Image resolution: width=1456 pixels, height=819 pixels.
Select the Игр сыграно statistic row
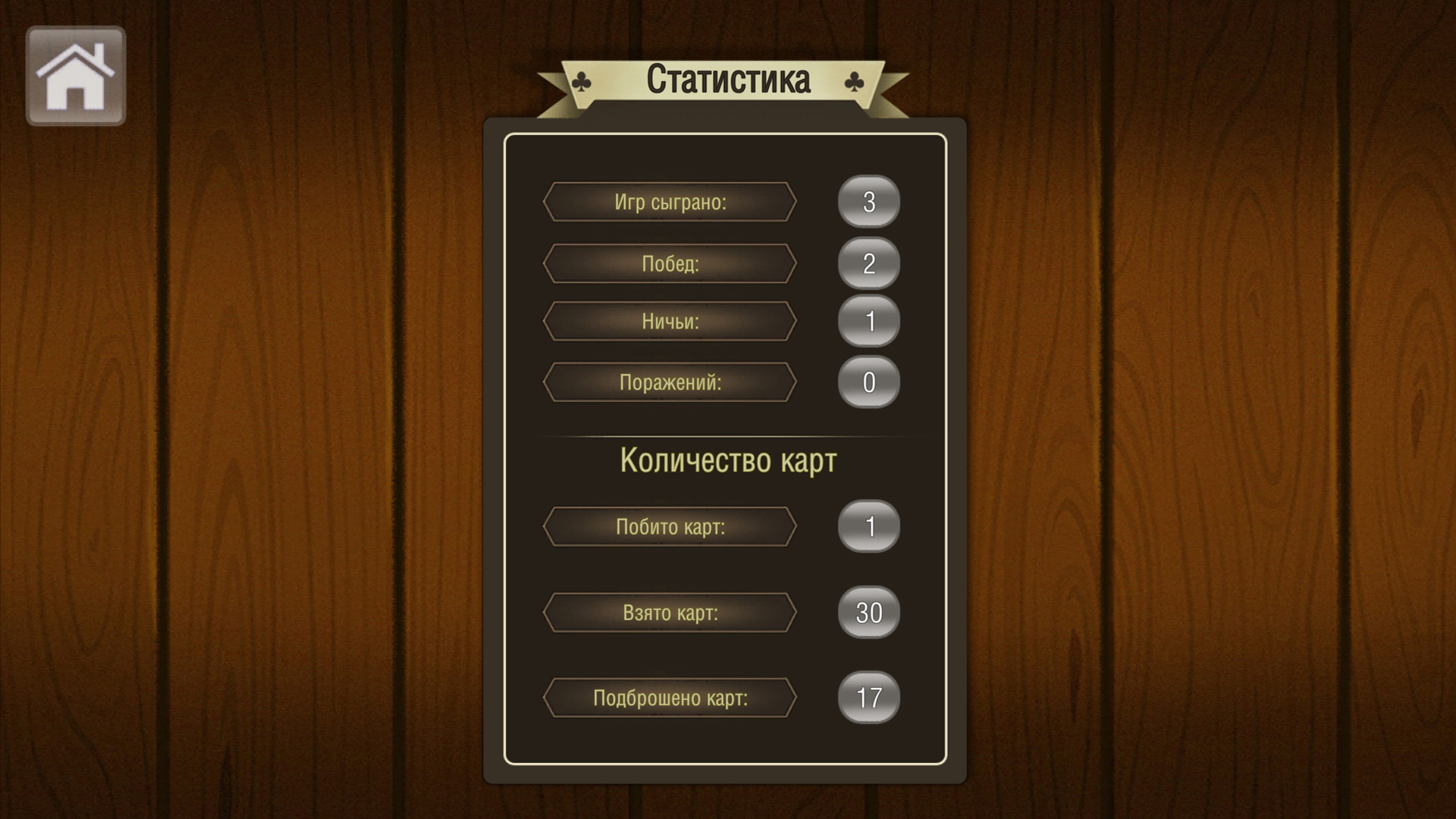click(669, 202)
